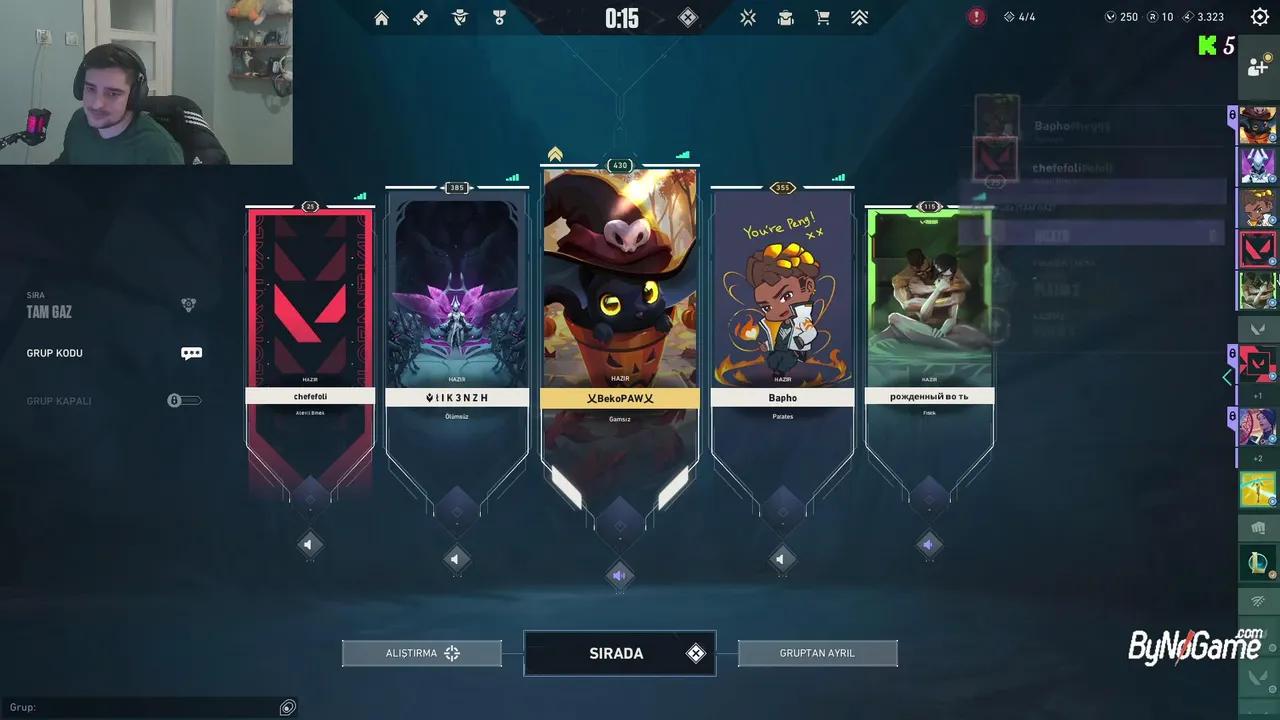
Task: Open the Career progression chevrons icon
Action: (859, 17)
